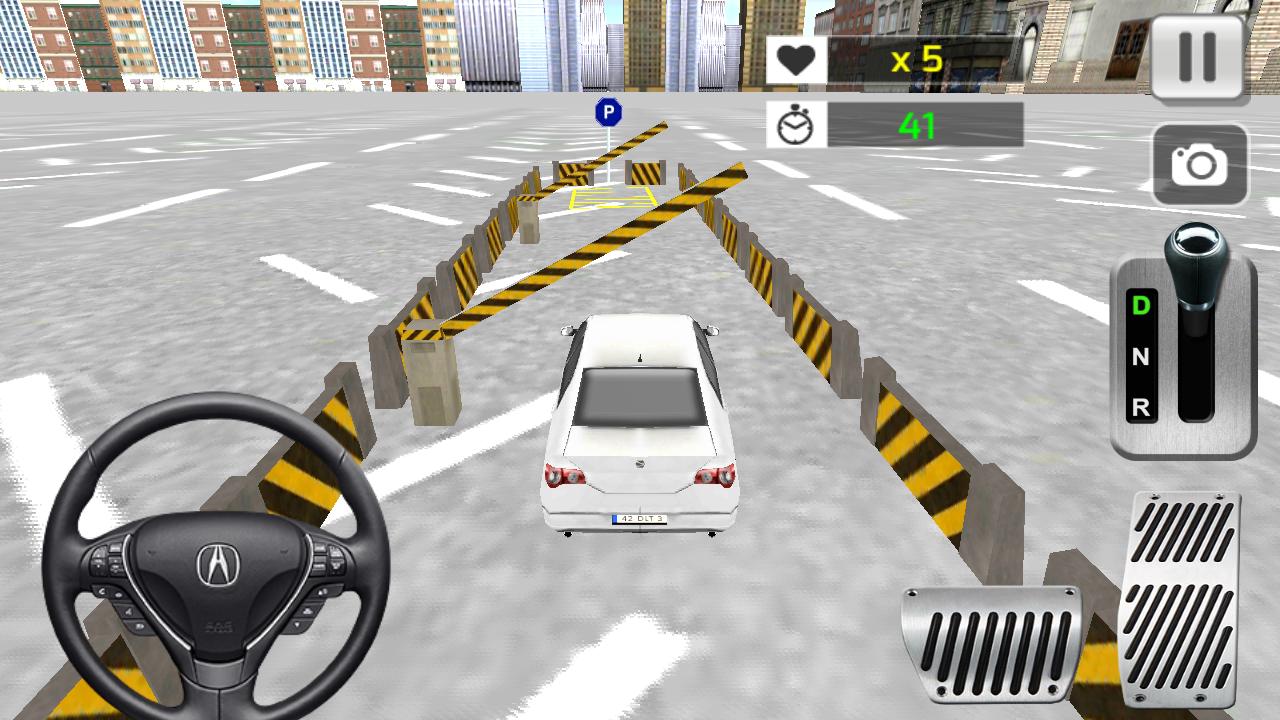Image resolution: width=1280 pixels, height=720 pixels.
Task: Shift into Drive gear
Action: pyautogui.click(x=1139, y=303)
